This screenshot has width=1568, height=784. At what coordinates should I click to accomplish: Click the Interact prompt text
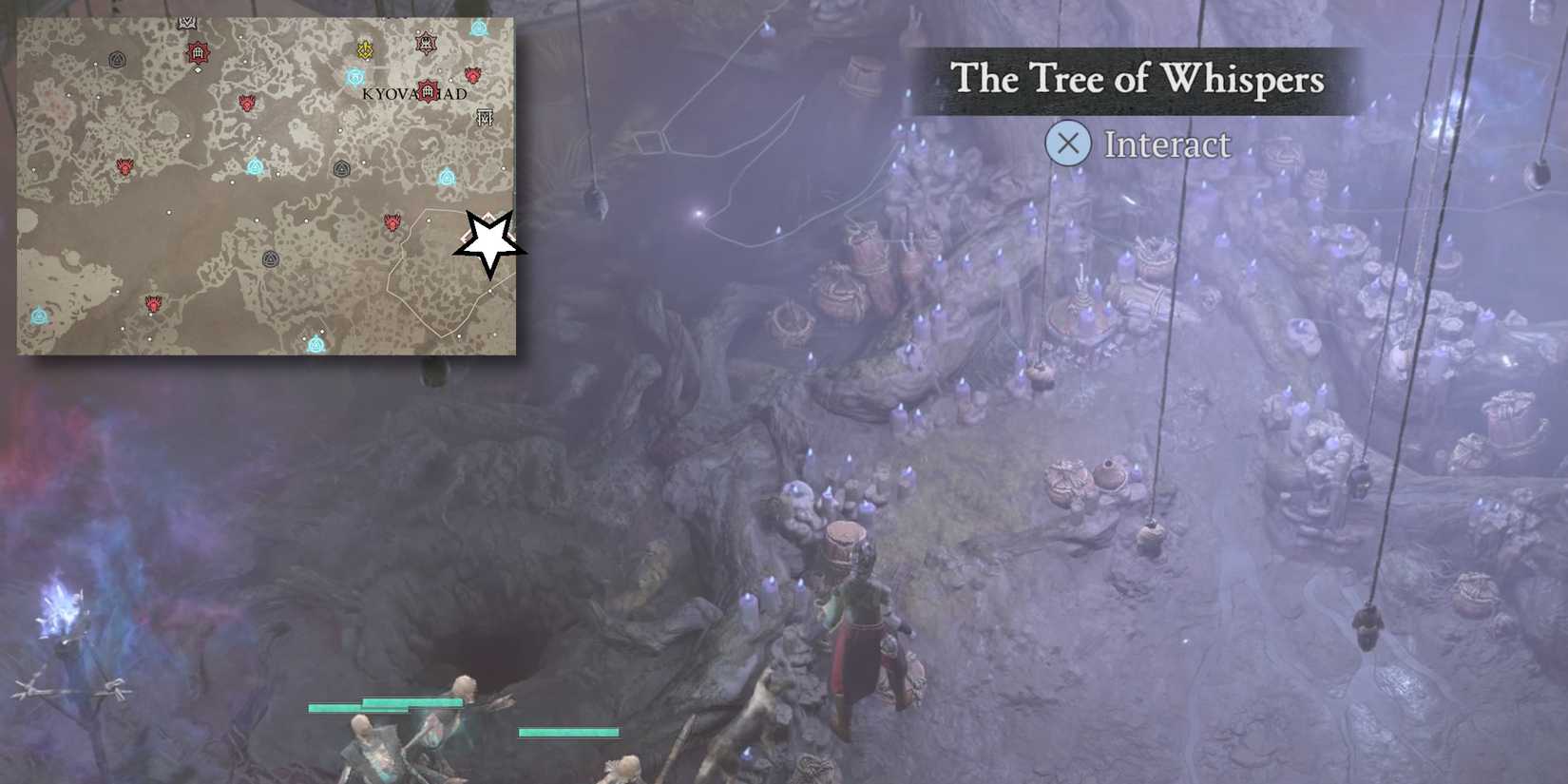1167,144
